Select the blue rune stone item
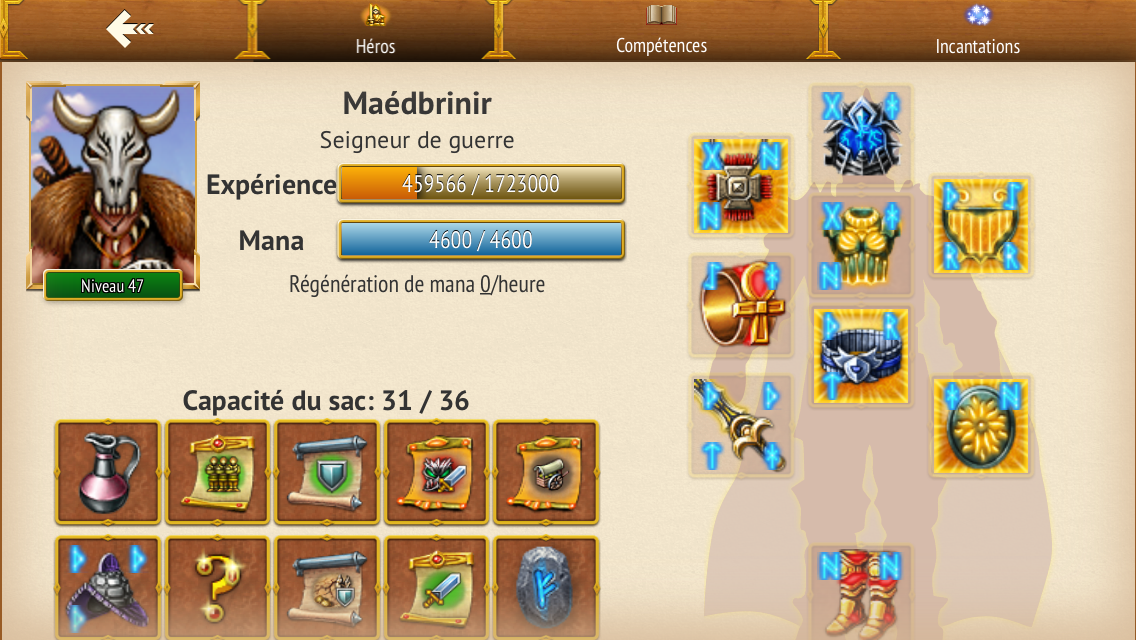Viewport: 1136px width, 640px height. coord(546,588)
